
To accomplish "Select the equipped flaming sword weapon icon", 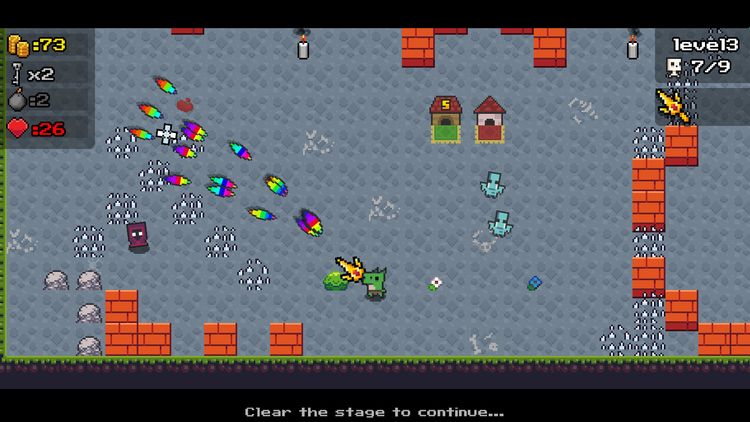I will point(673,106).
